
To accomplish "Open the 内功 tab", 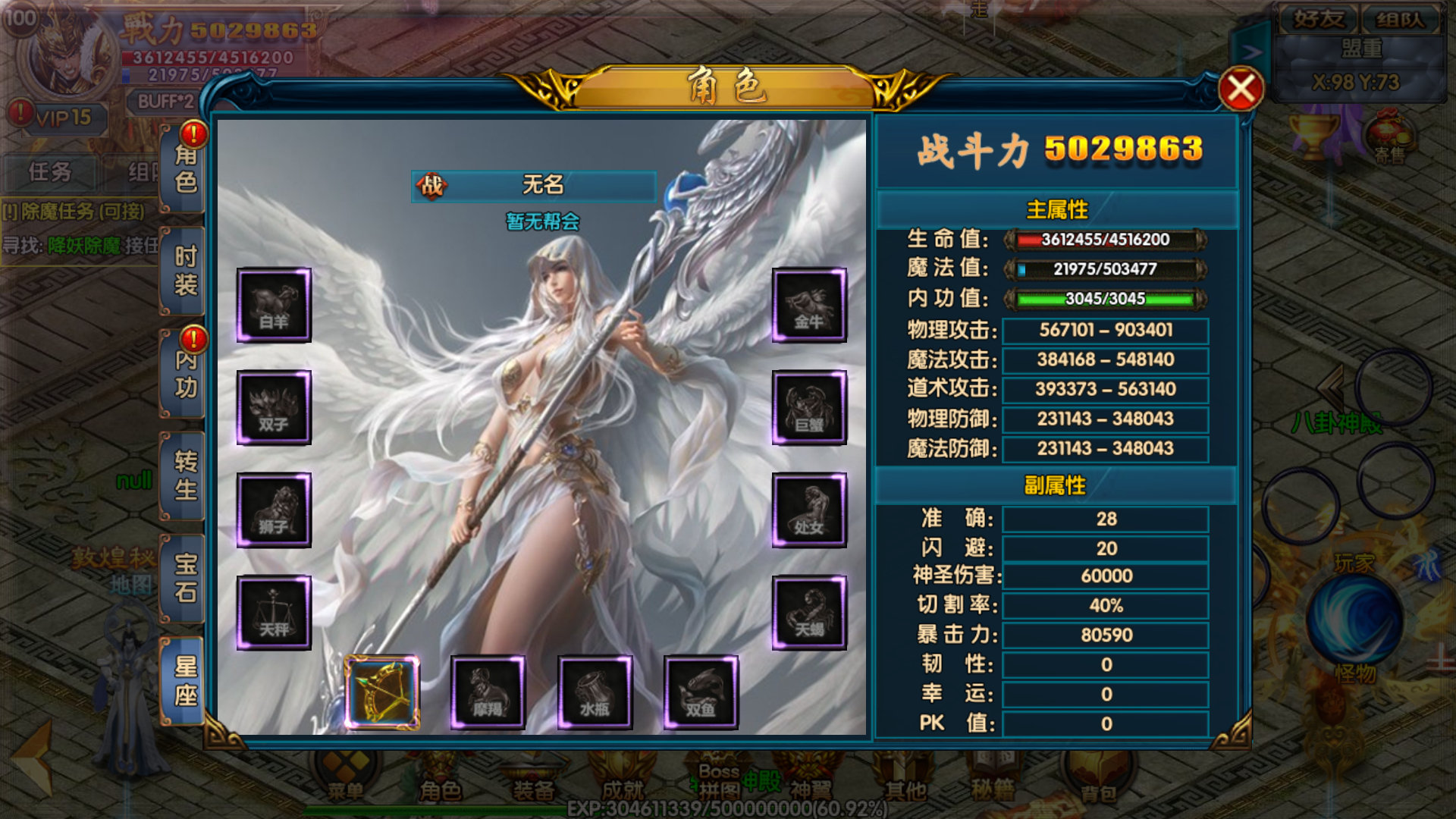I will point(185,374).
